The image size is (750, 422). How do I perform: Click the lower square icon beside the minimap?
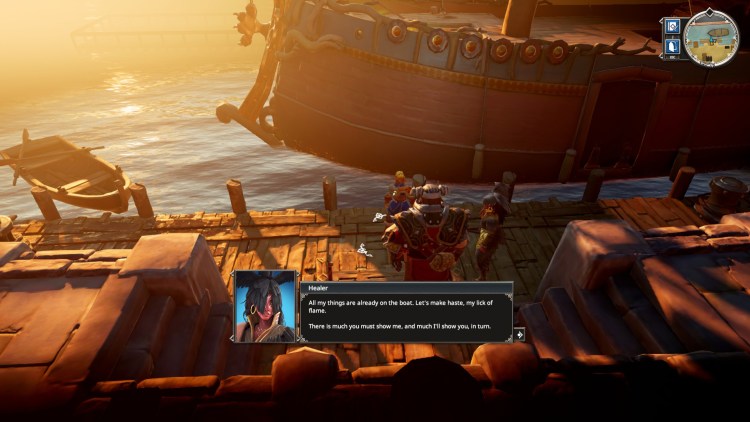coord(672,45)
